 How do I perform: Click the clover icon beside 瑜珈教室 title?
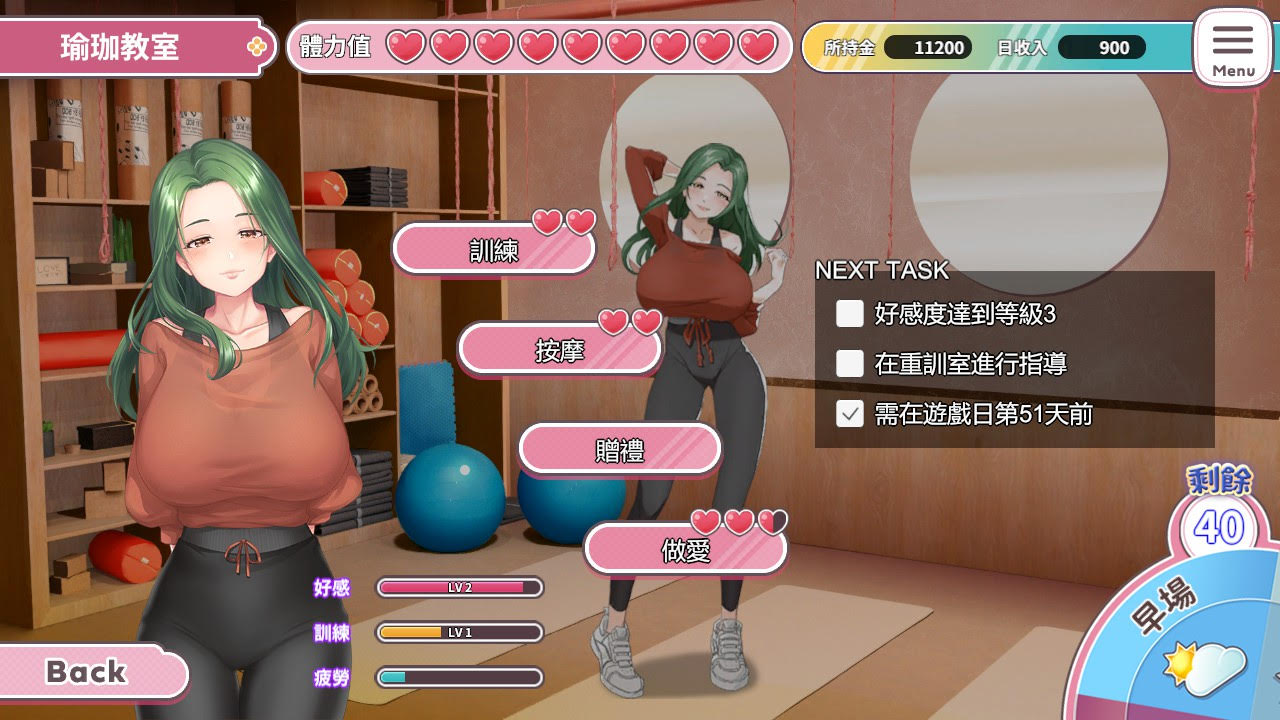pyautogui.click(x=258, y=45)
